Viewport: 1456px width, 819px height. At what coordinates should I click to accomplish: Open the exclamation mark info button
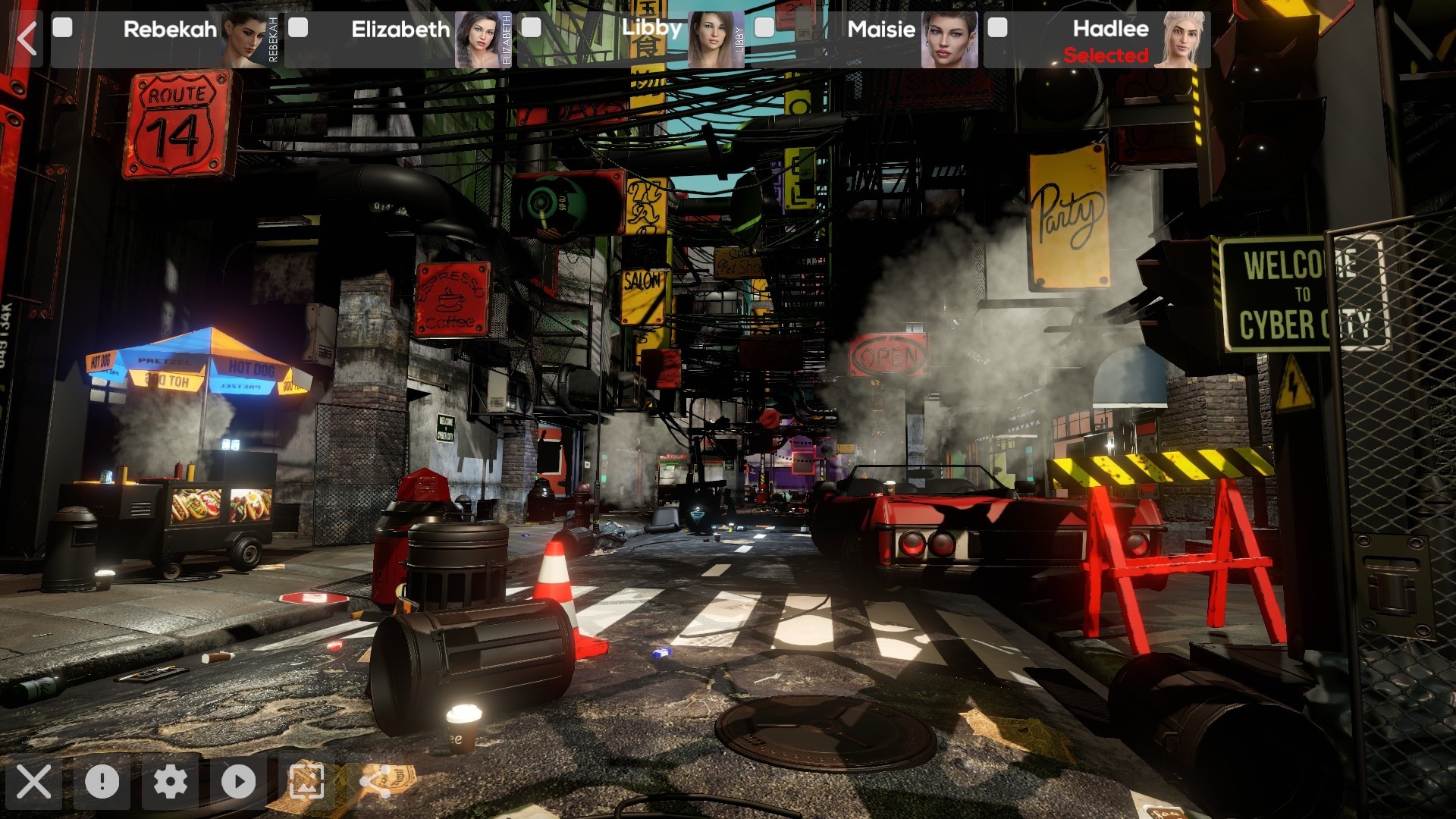pos(102,782)
